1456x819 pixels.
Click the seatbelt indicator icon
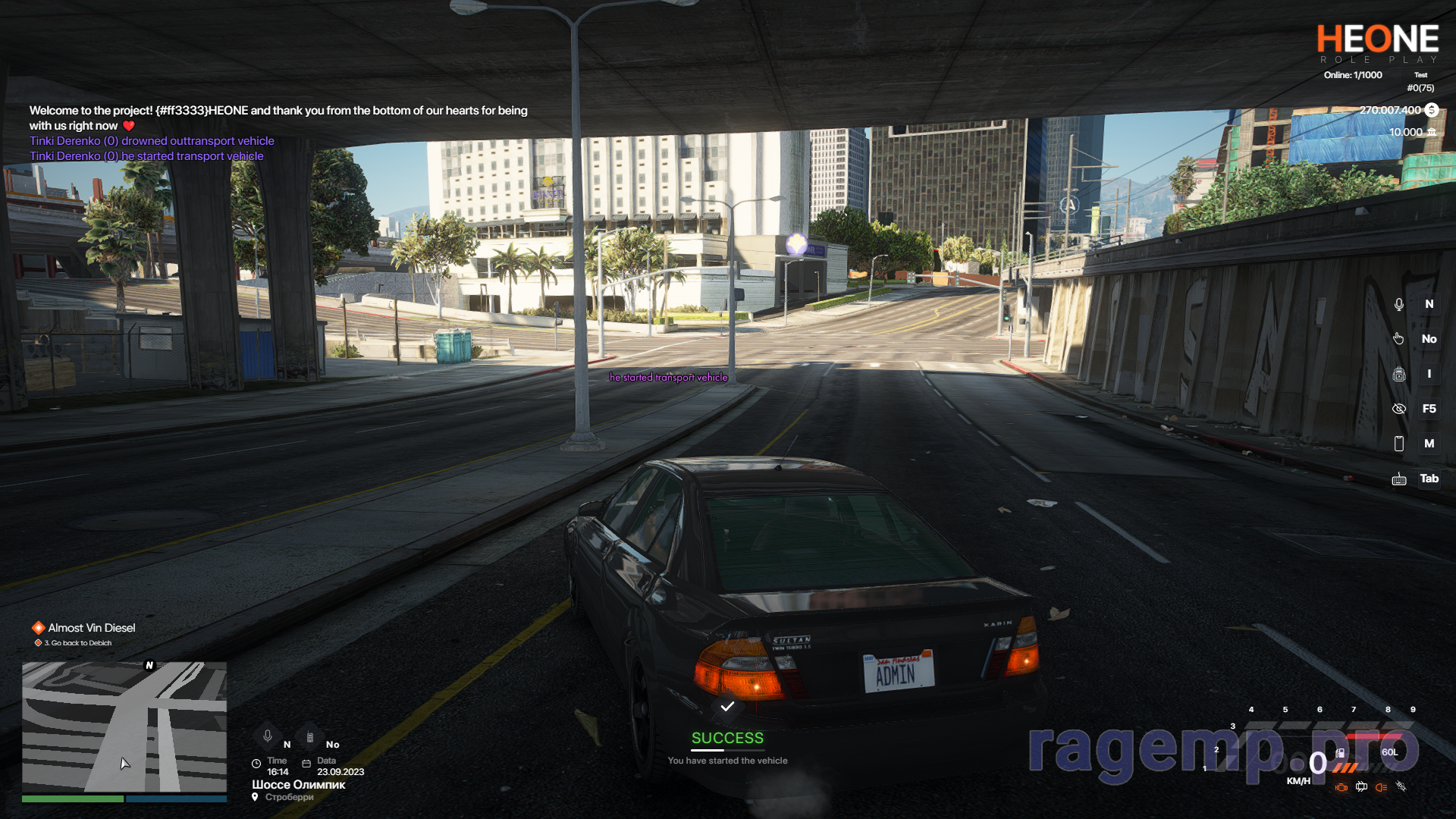coord(1401,787)
